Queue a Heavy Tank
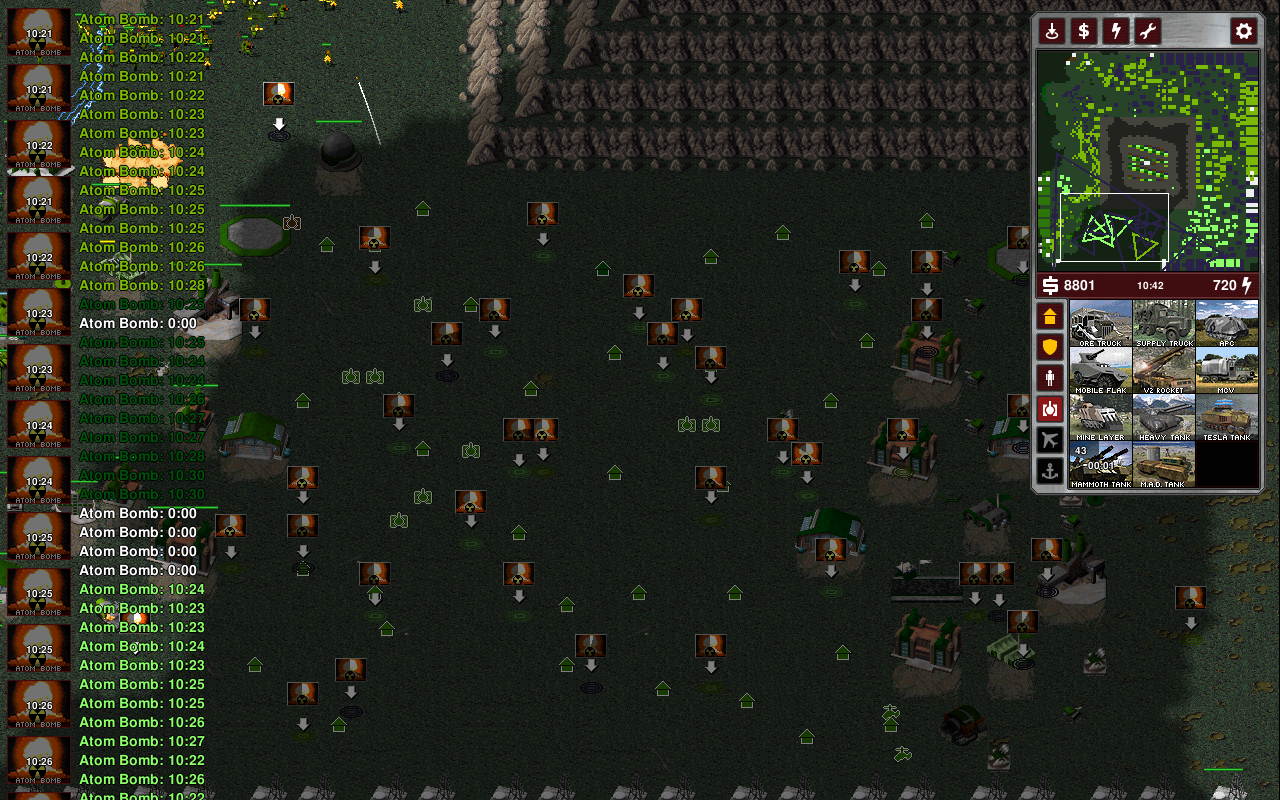 1164,417
